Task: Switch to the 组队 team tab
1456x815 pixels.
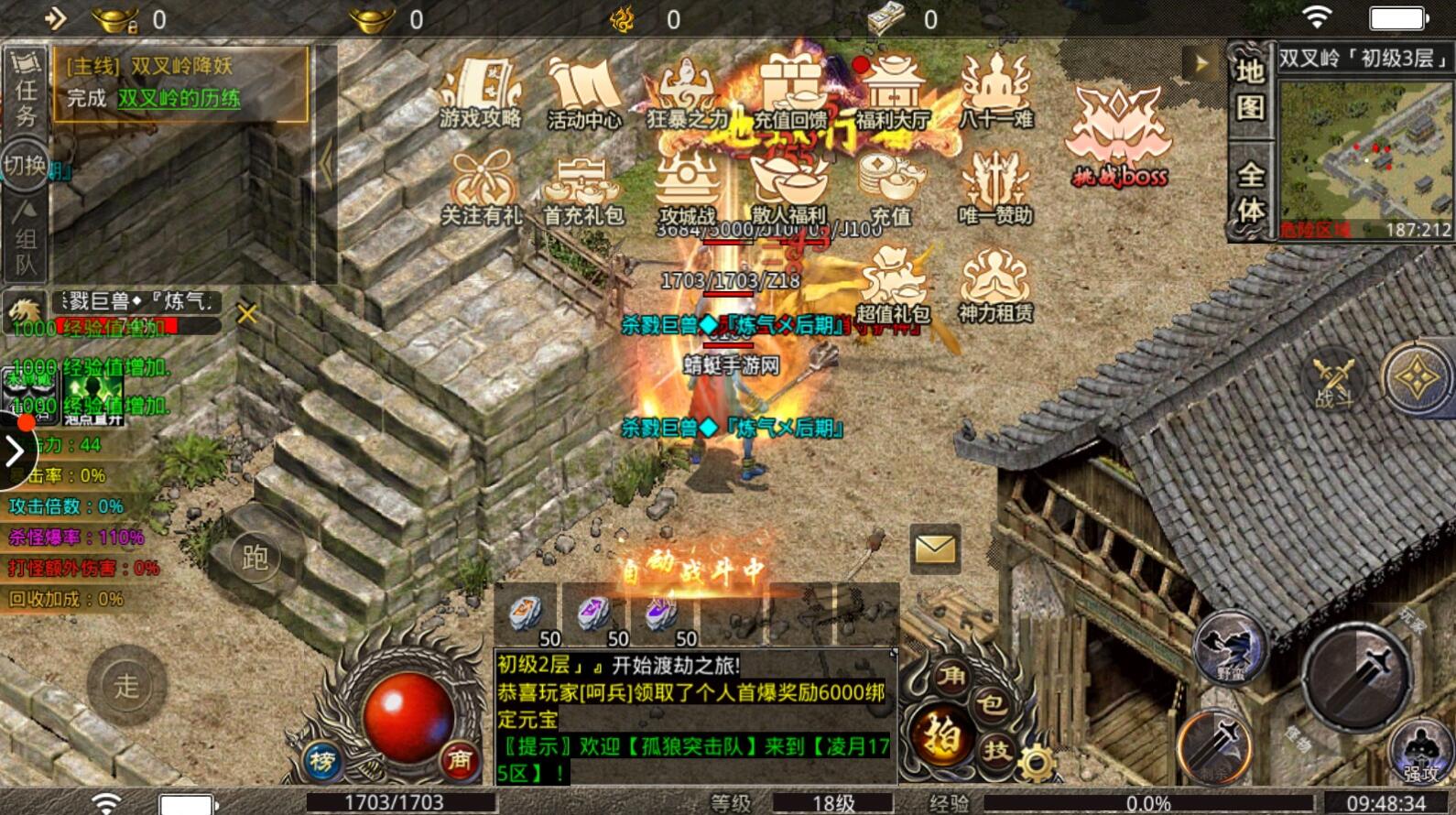Action: point(26,238)
